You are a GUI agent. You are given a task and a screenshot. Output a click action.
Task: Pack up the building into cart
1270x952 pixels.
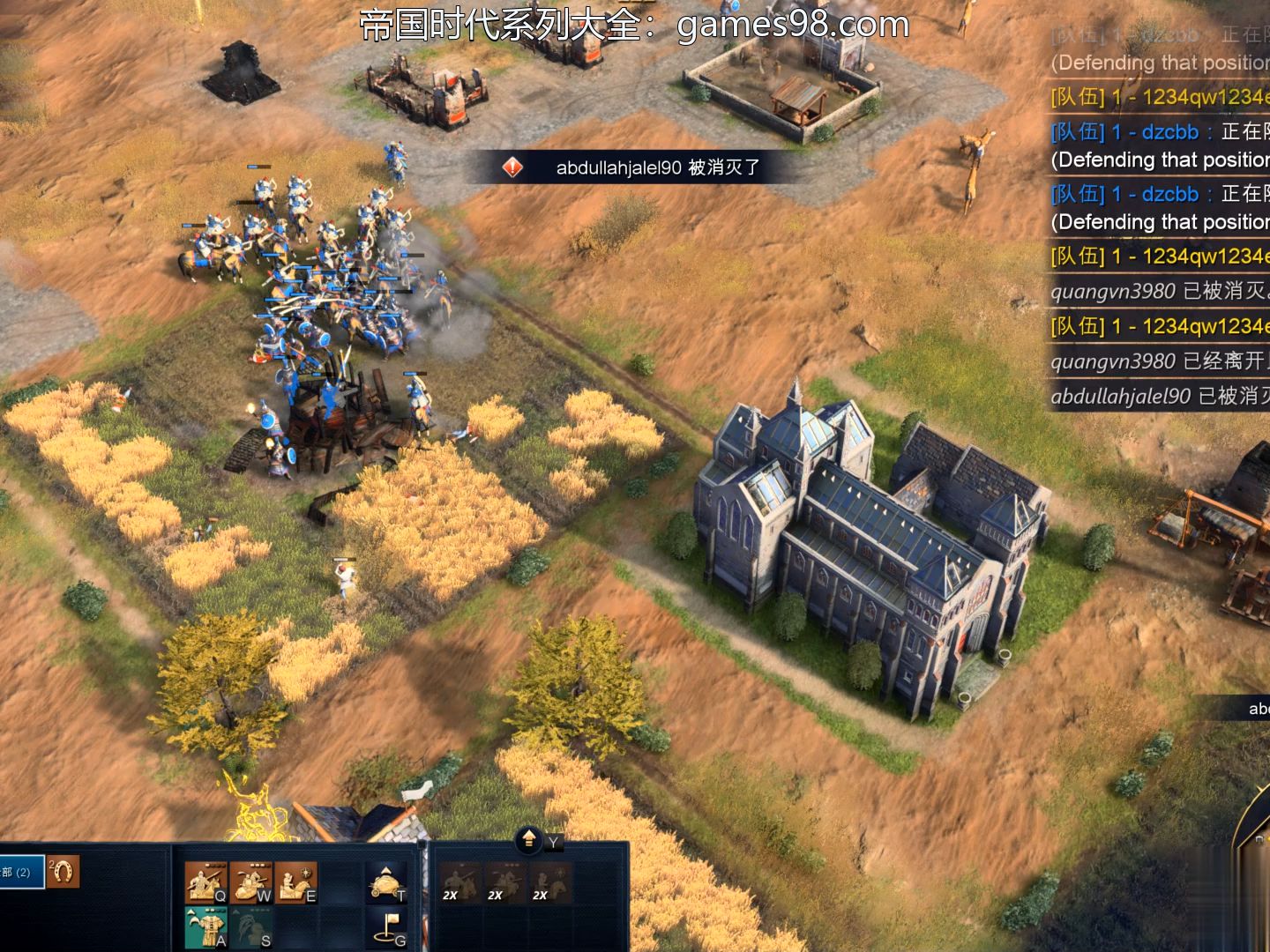pos(385,881)
